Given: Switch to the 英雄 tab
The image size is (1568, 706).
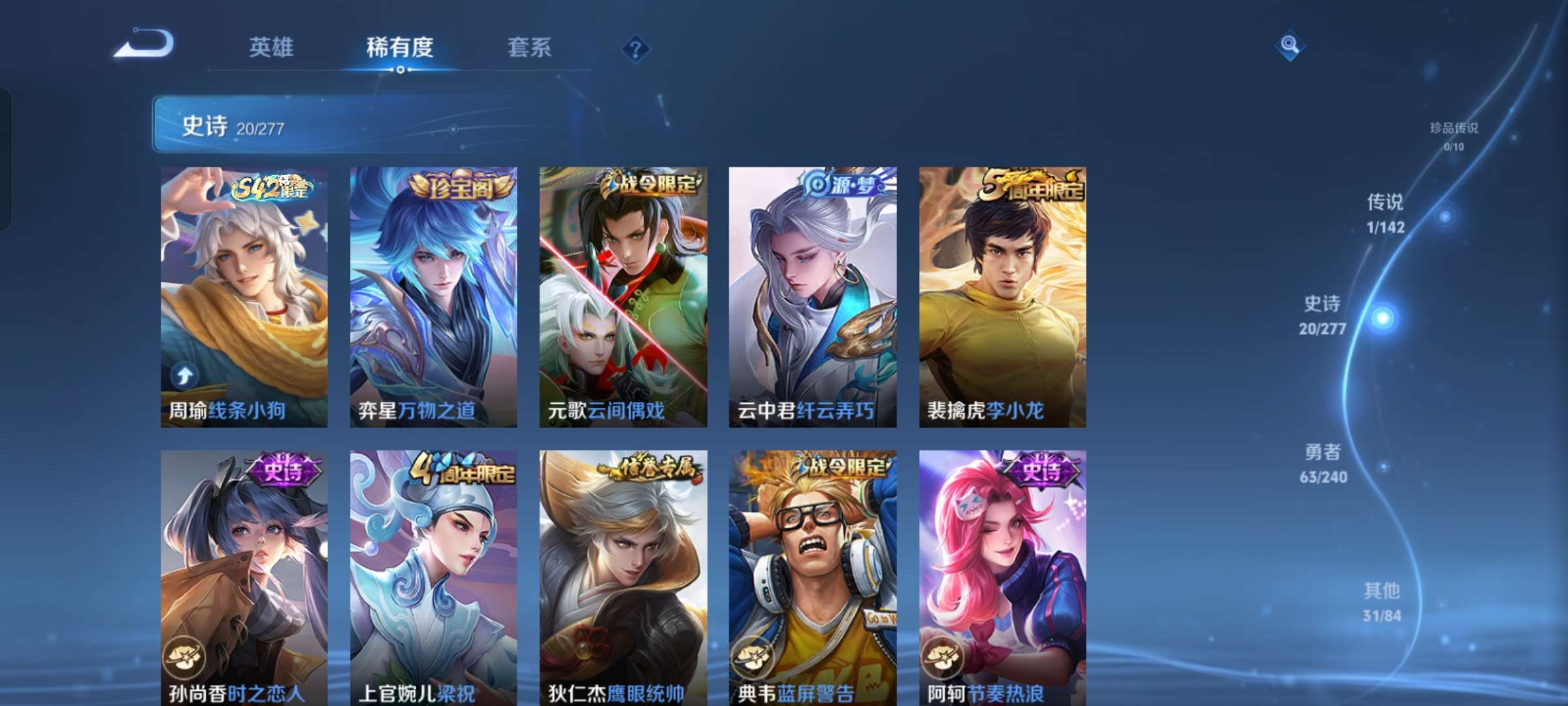Looking at the screenshot, I should 270,48.
